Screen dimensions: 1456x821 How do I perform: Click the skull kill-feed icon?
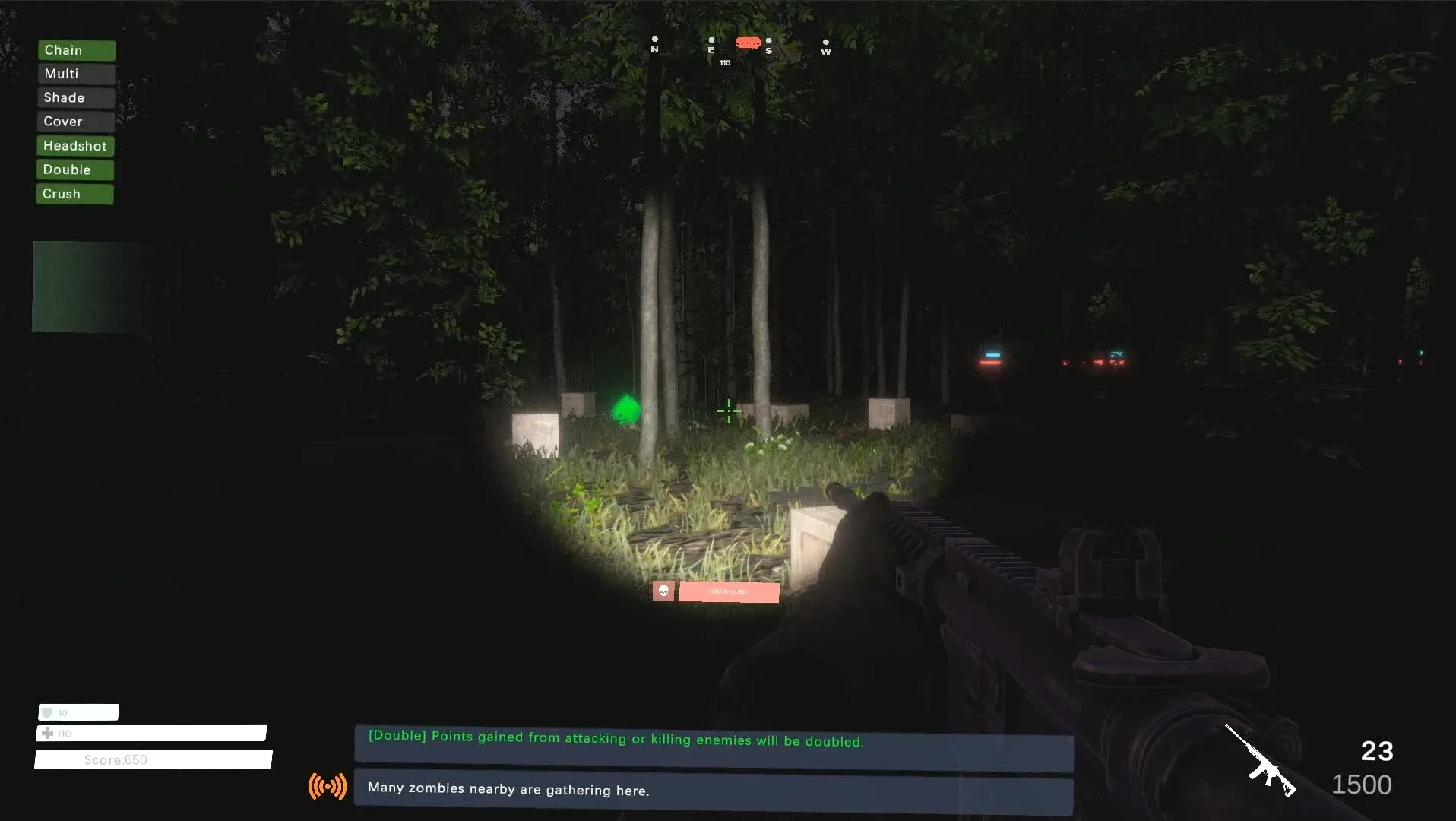click(663, 591)
